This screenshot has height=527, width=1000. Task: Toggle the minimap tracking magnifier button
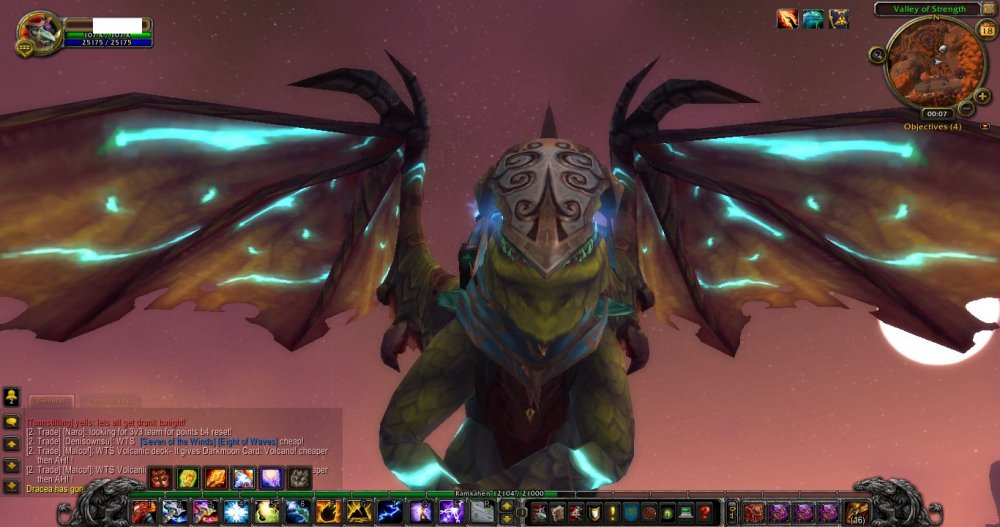[877, 55]
